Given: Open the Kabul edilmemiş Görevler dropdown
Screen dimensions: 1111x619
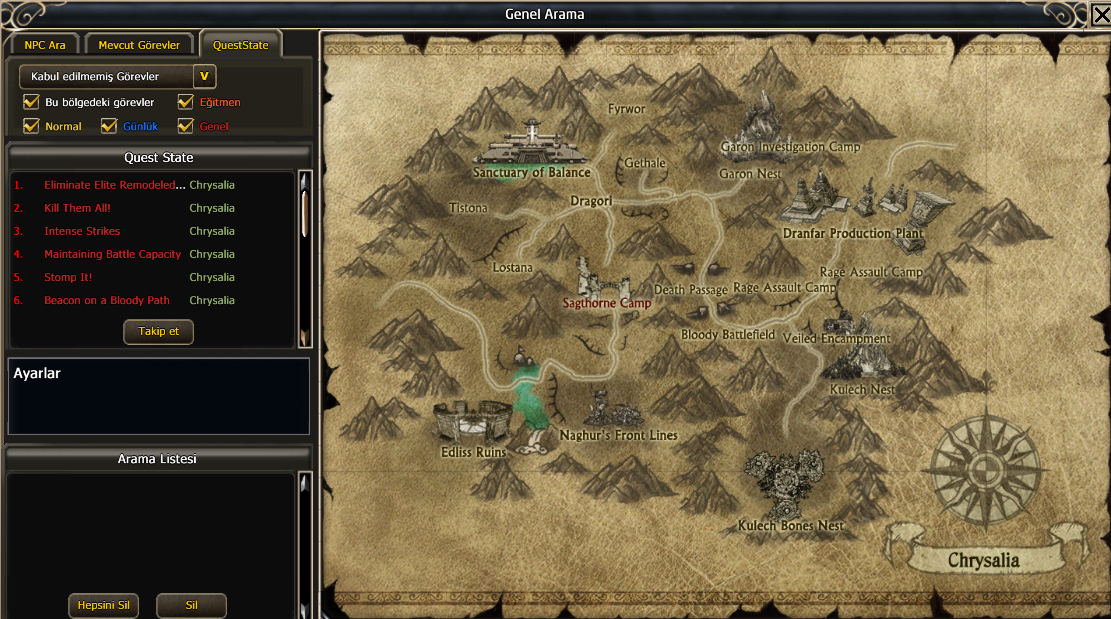Looking at the screenshot, I should pyautogui.click(x=205, y=76).
